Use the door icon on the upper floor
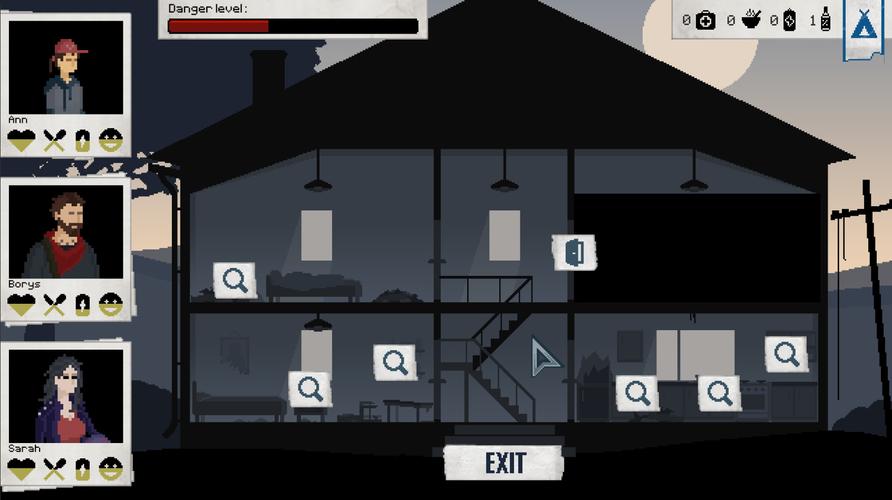Viewport: 892px width, 500px height. coord(574,253)
